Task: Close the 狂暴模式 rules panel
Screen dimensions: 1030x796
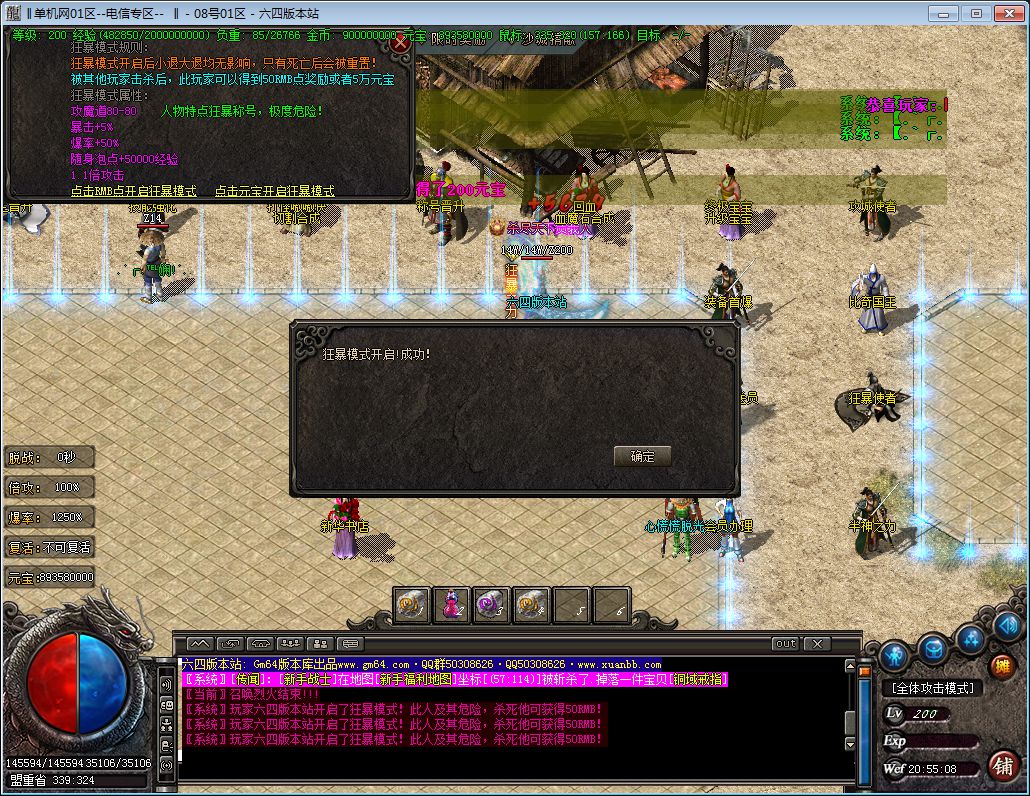Action: (x=401, y=43)
